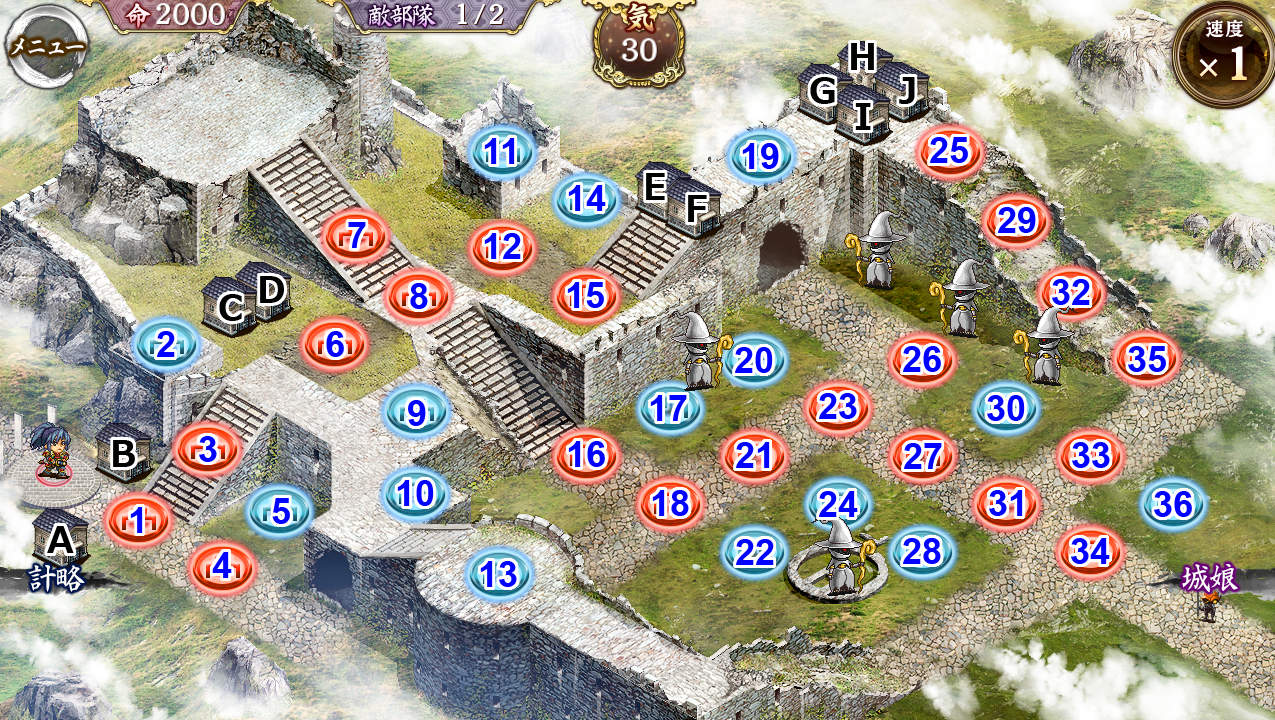Select red deployment tile number 16
This screenshot has width=1275, height=720.
point(586,455)
